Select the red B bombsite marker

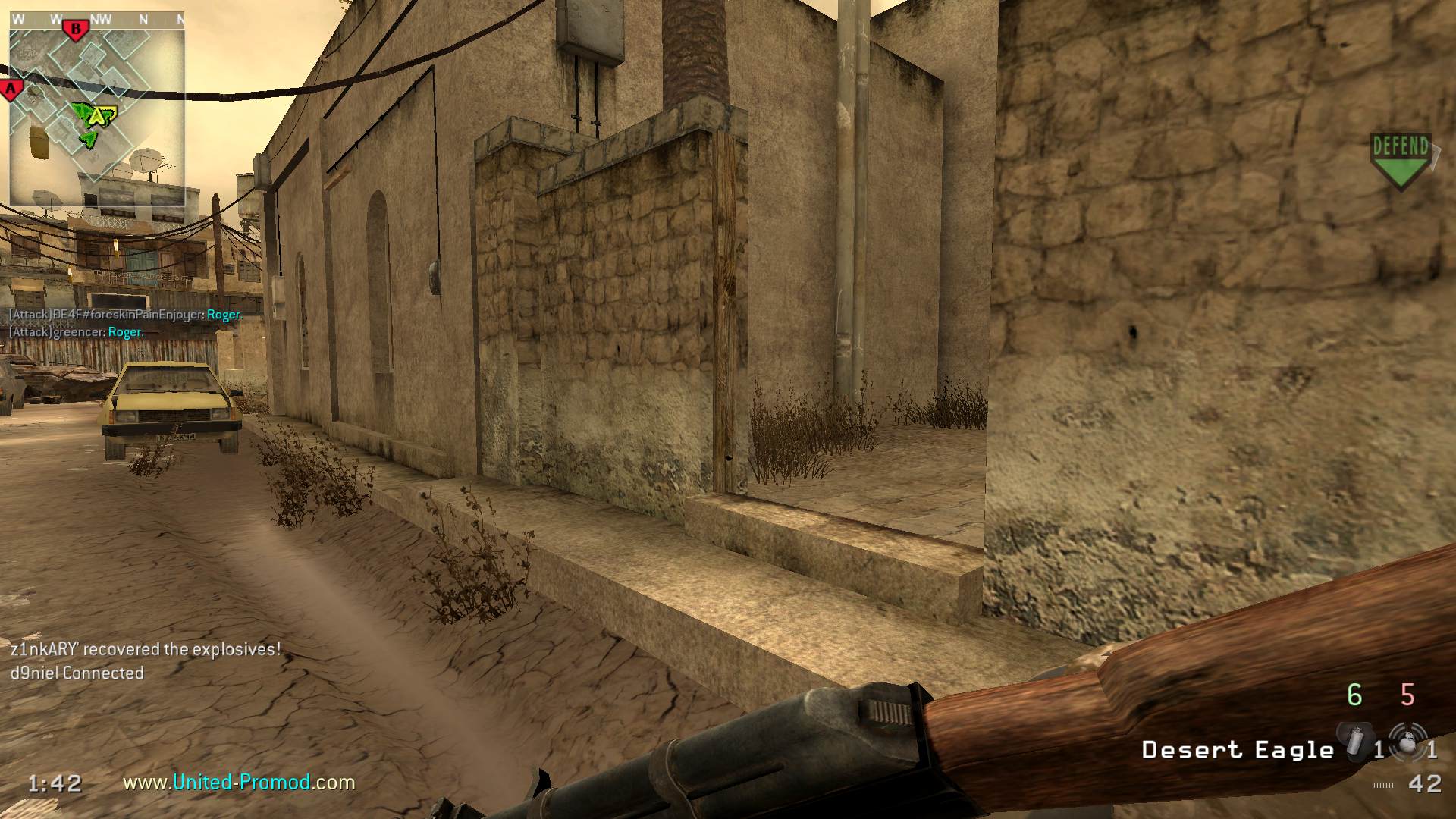75,30
